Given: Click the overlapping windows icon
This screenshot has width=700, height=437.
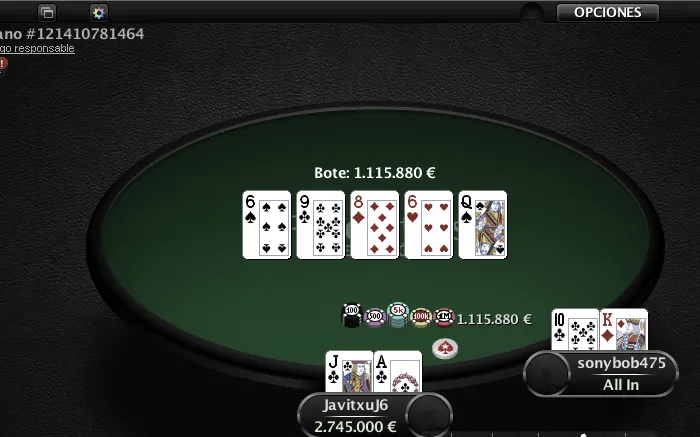Looking at the screenshot, I should 47,13.
